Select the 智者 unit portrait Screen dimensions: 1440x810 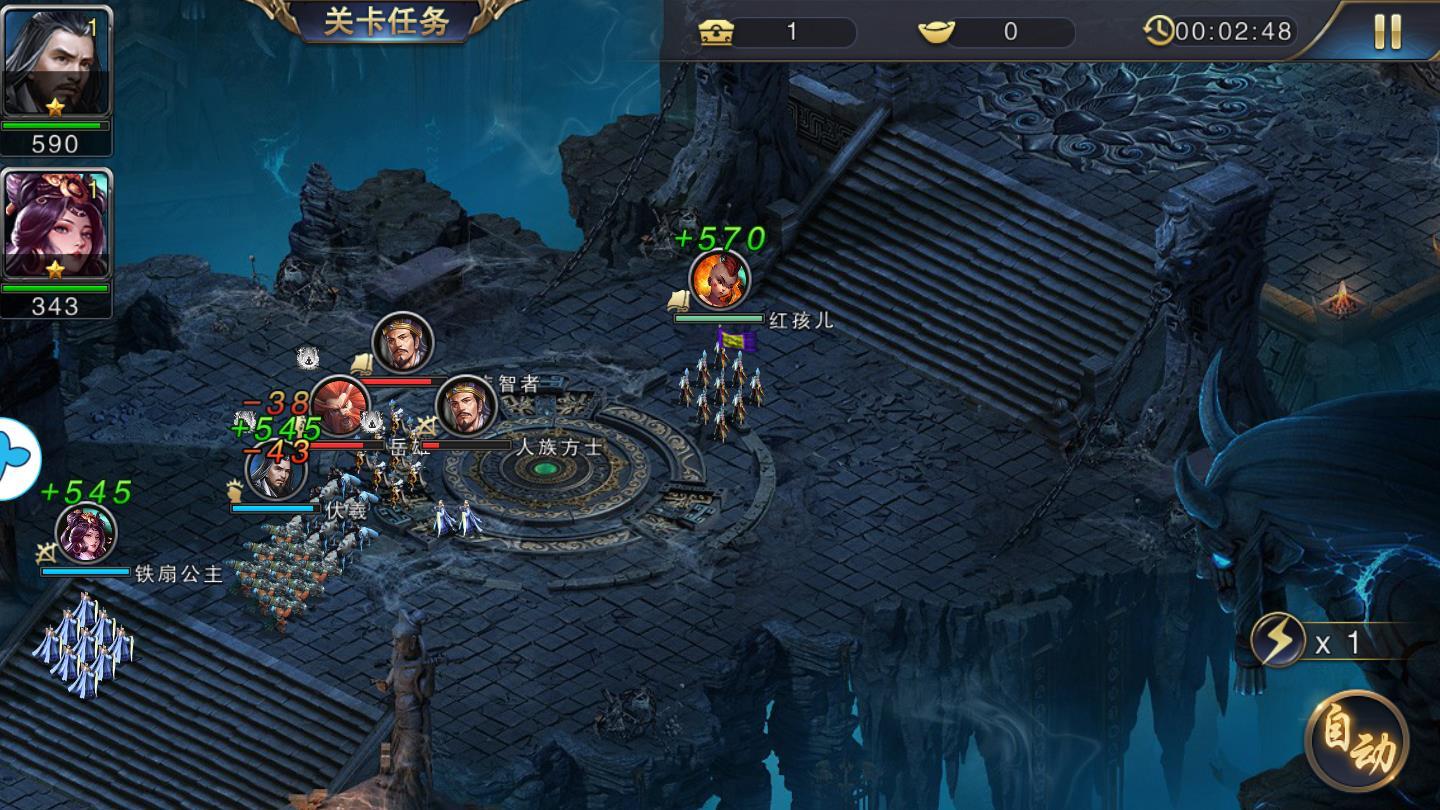pos(403,343)
